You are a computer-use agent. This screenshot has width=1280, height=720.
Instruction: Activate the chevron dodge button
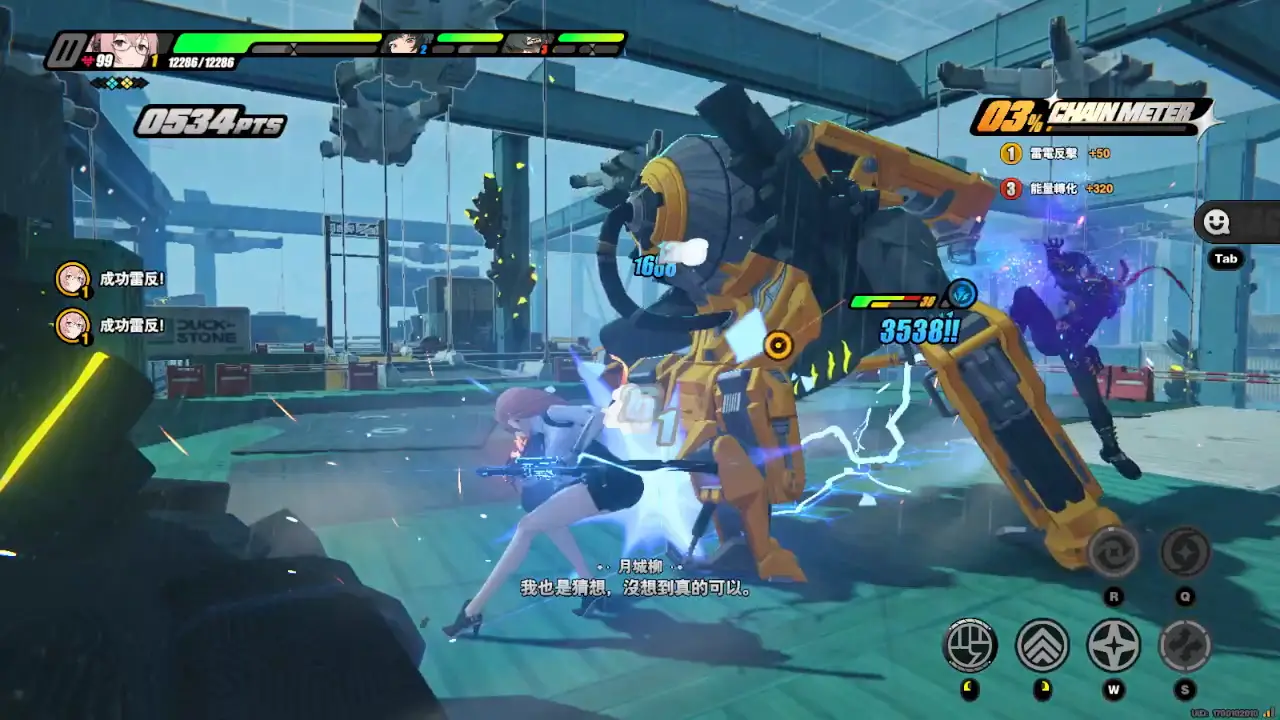click(x=1042, y=645)
